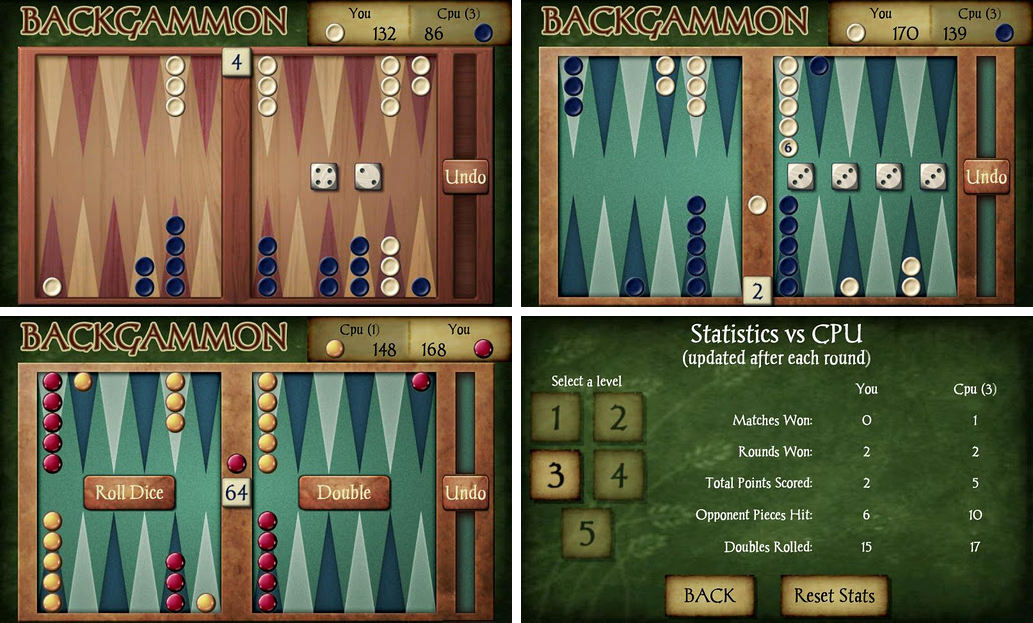Reset Stats versus CPU

(834, 595)
